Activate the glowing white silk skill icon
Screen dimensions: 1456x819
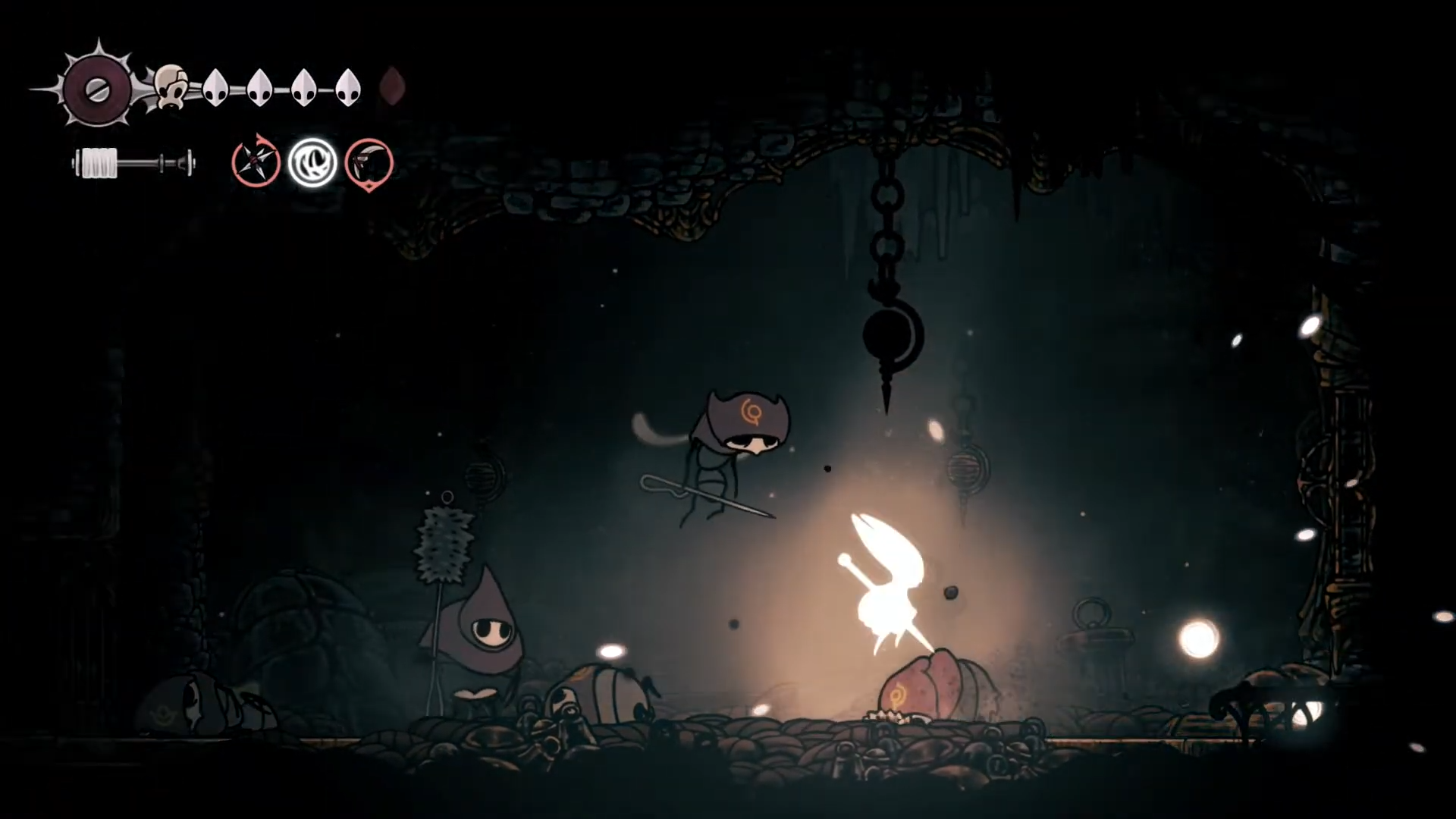click(x=312, y=162)
